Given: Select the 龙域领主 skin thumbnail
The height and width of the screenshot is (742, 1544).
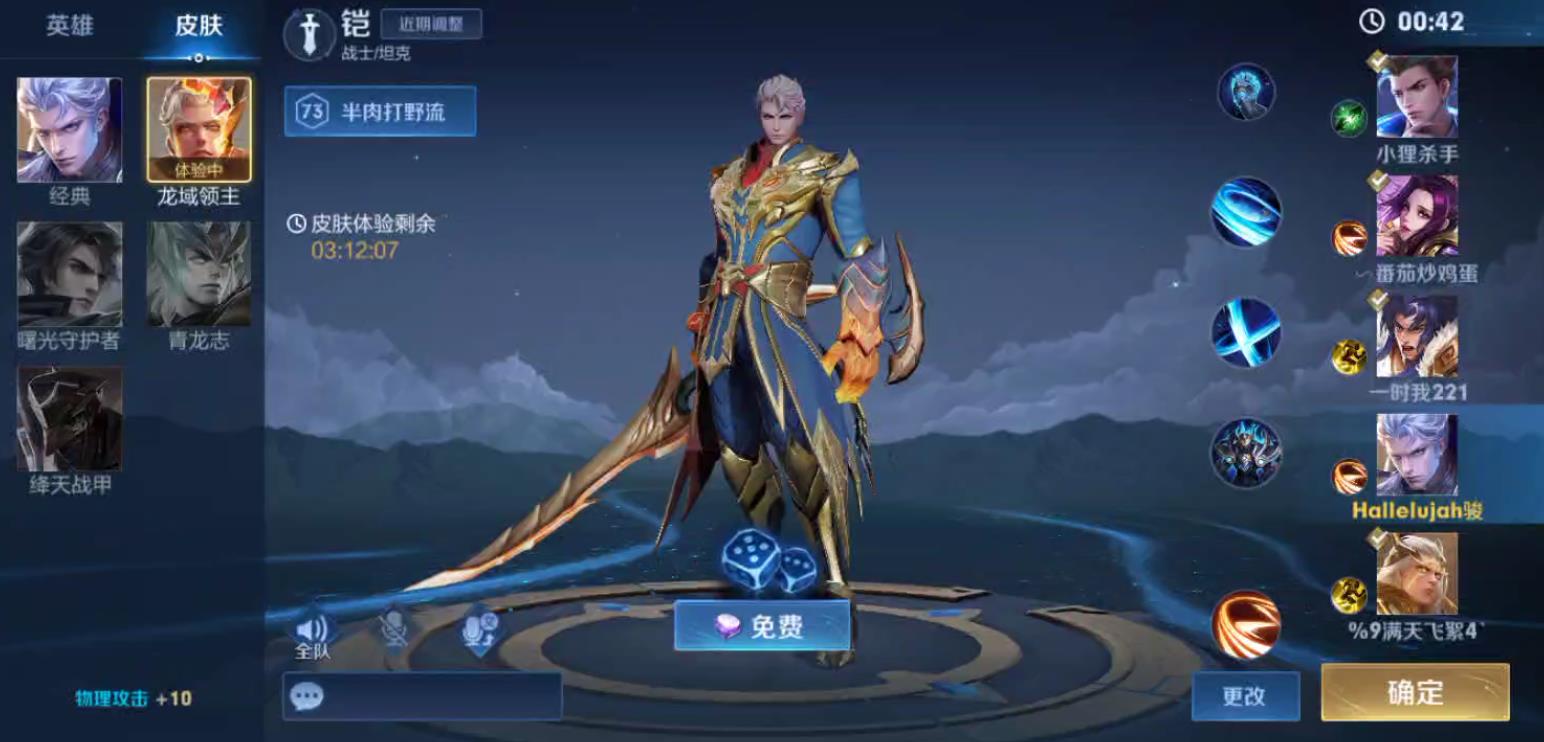Looking at the screenshot, I should (x=198, y=131).
